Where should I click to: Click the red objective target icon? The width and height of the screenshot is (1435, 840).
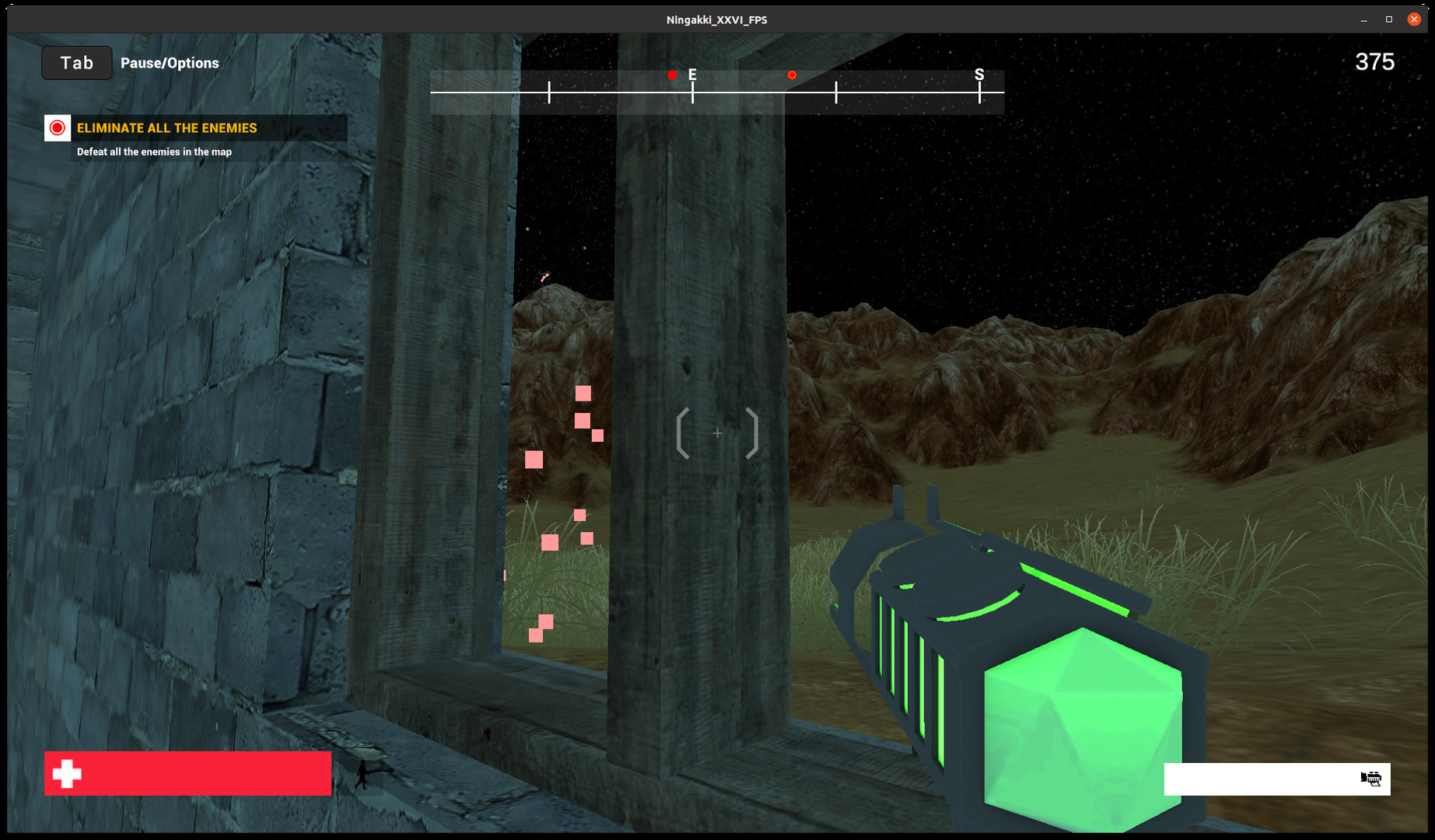pyautogui.click(x=58, y=128)
